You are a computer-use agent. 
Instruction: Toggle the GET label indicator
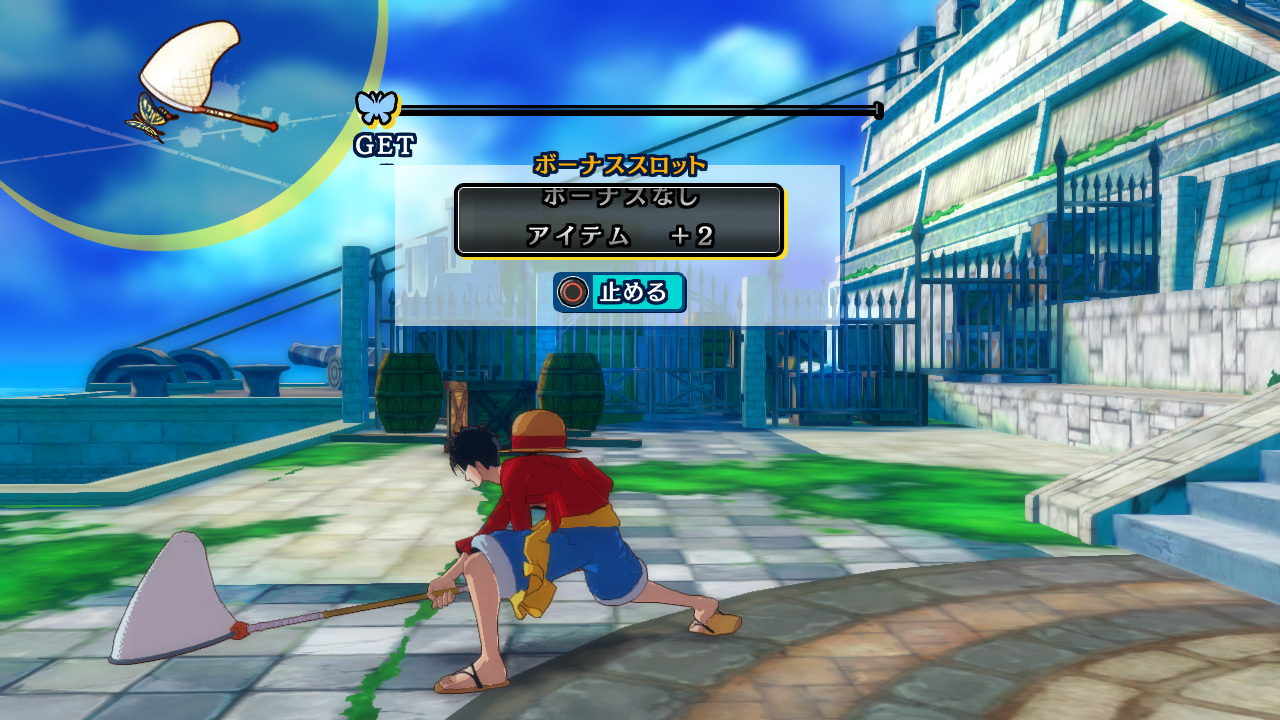pos(383,143)
